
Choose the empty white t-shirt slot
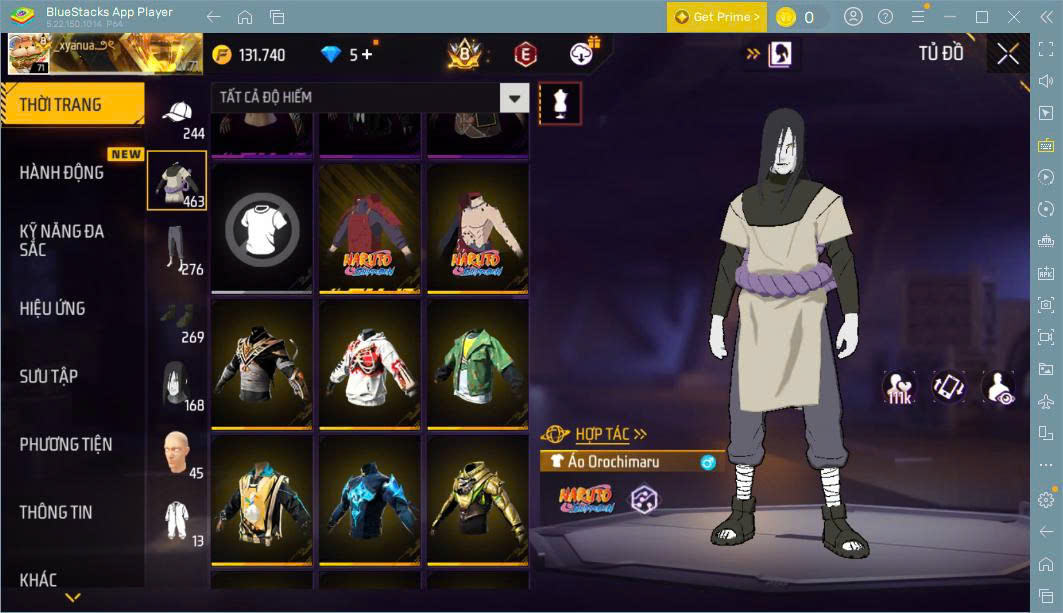click(262, 228)
